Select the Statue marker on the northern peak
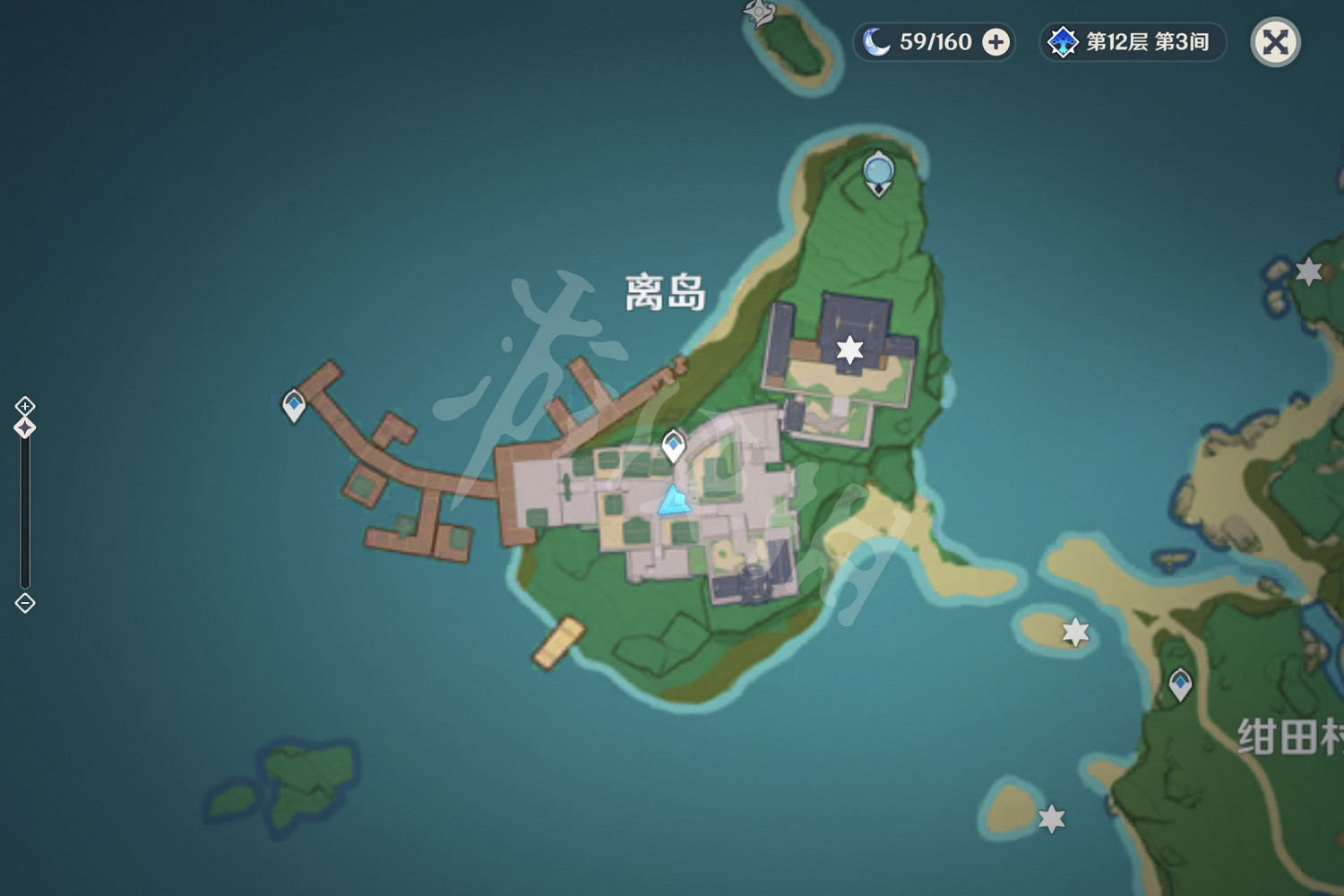Screen dimensions: 1344x896 878,170
